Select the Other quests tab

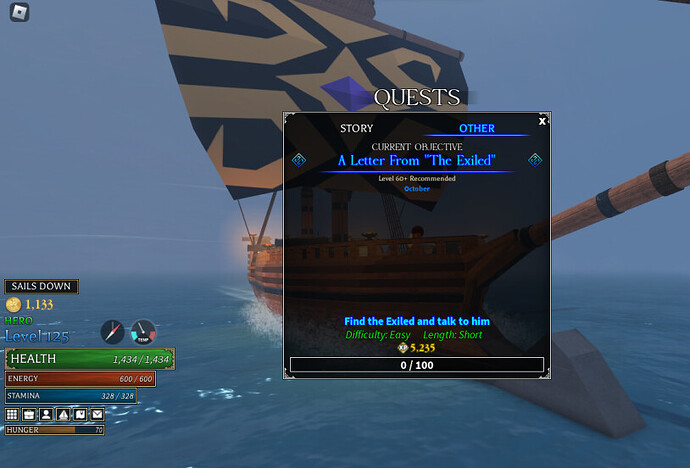477,129
